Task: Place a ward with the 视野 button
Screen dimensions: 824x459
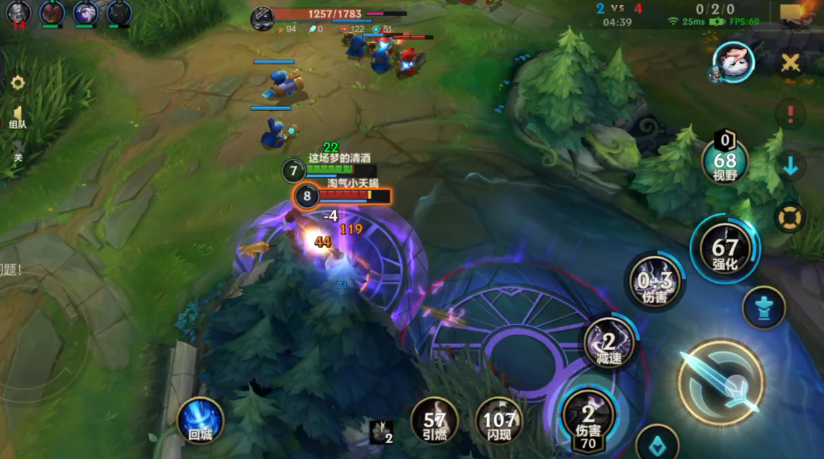Action: (725, 158)
